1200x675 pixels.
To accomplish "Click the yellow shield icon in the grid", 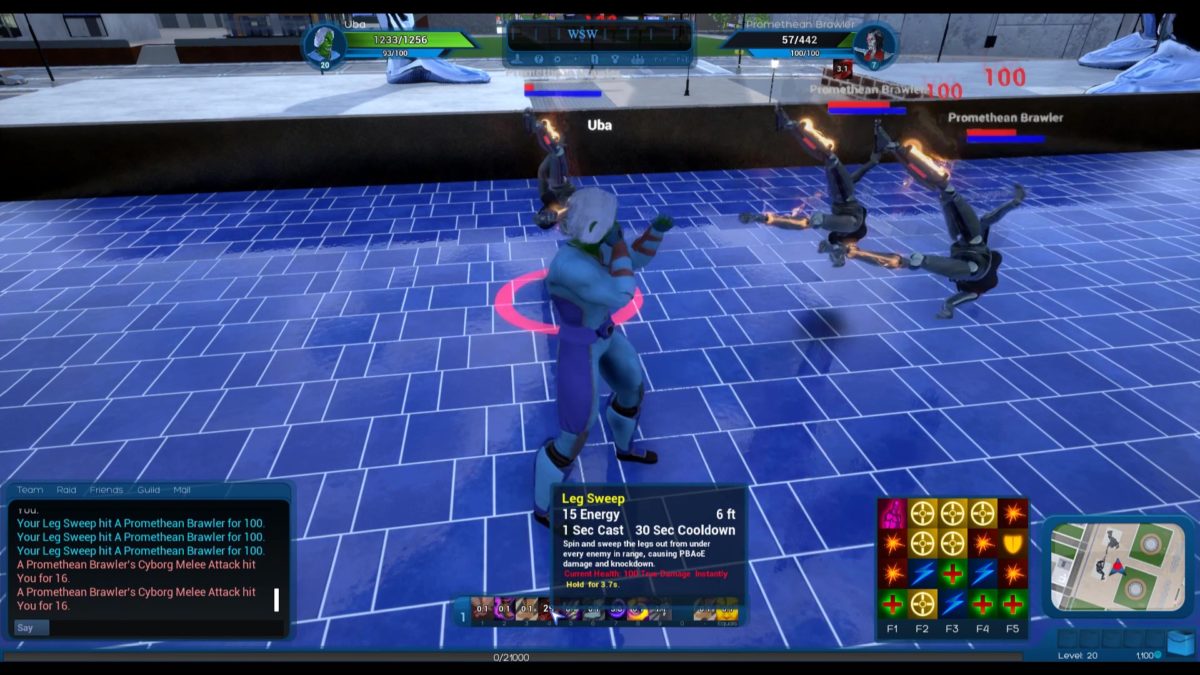I will 1013,544.
